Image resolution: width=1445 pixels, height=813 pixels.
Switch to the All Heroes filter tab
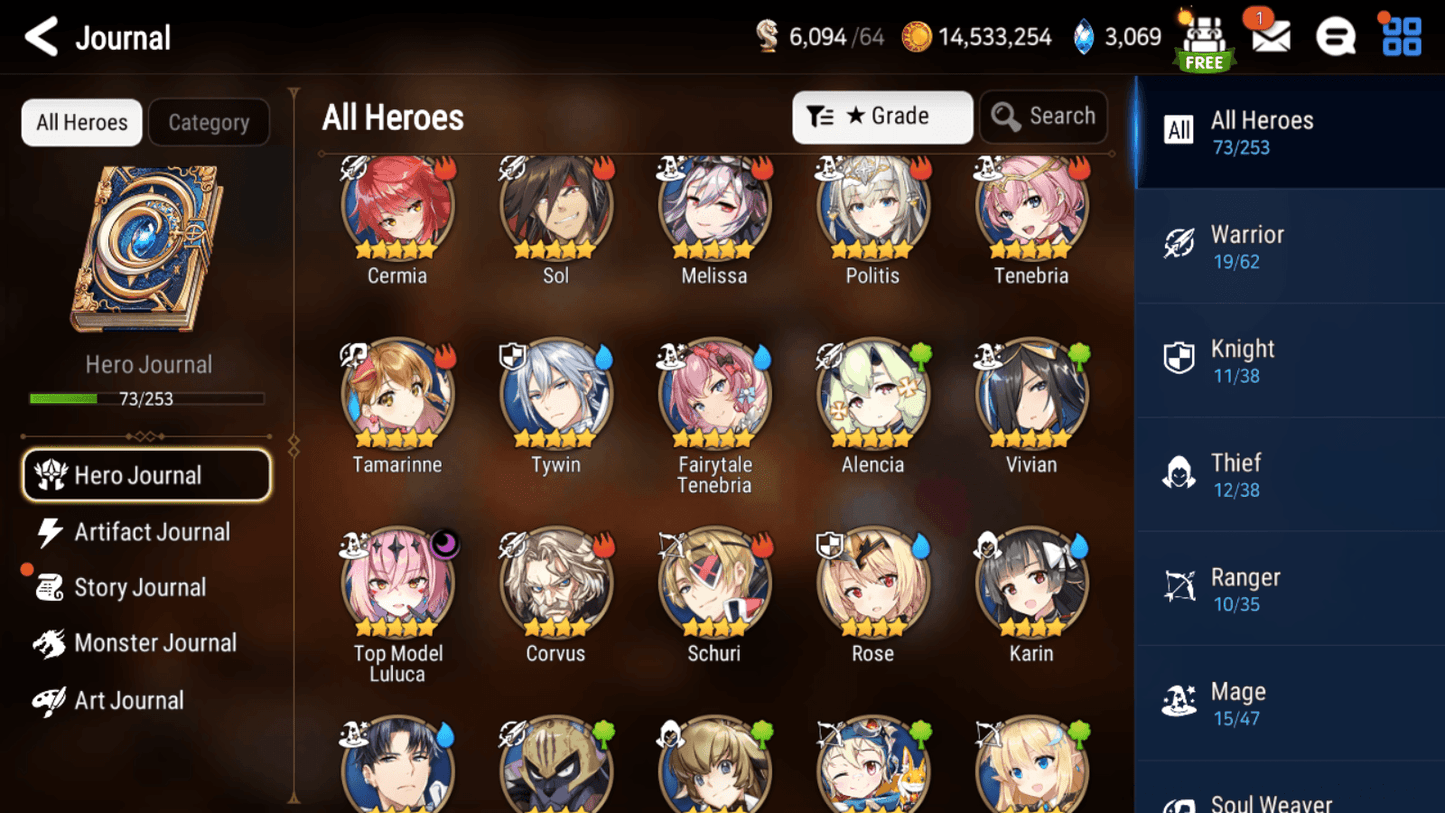[x=81, y=122]
